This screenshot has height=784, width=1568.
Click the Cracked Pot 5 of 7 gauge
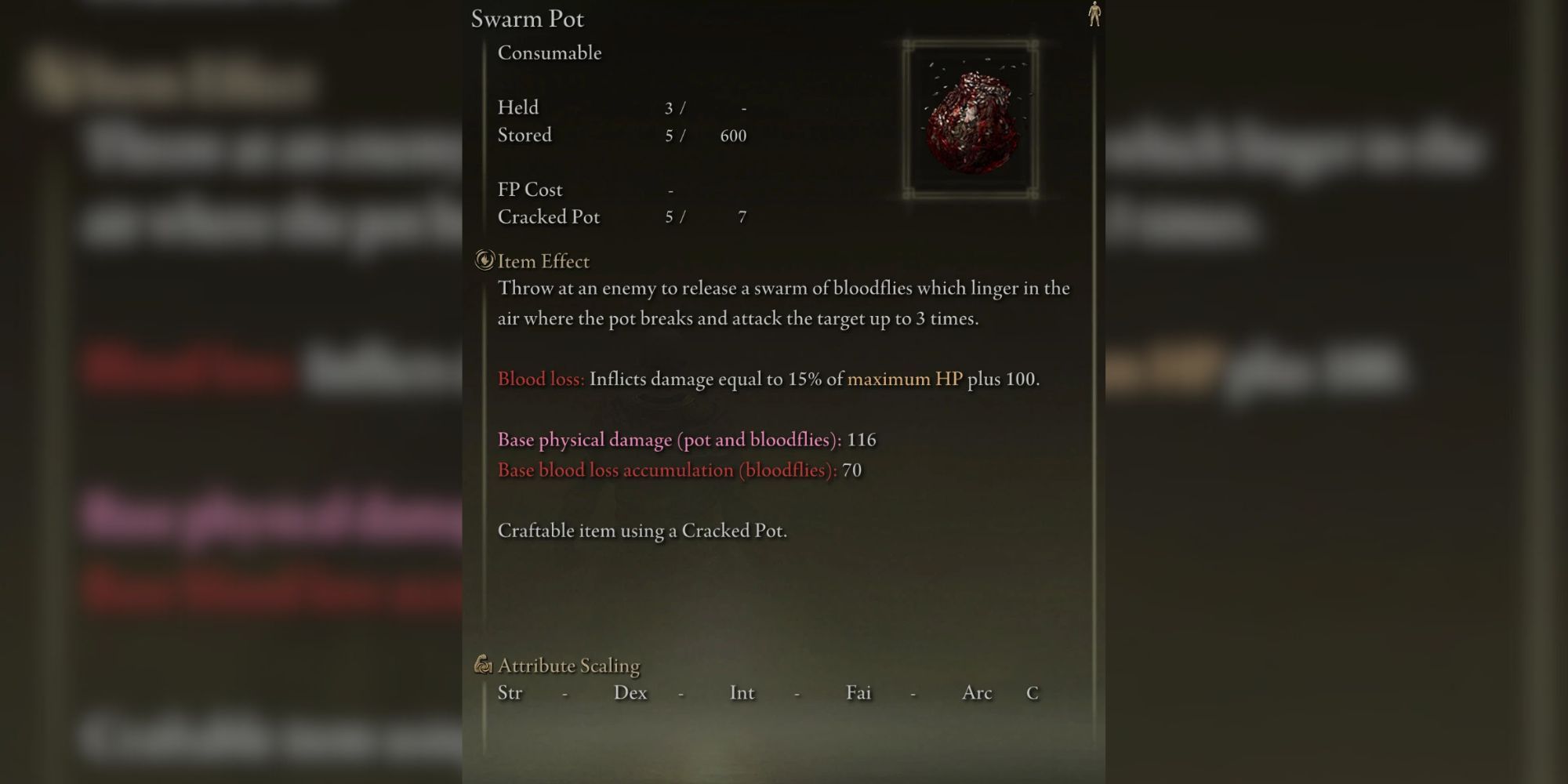(706, 217)
